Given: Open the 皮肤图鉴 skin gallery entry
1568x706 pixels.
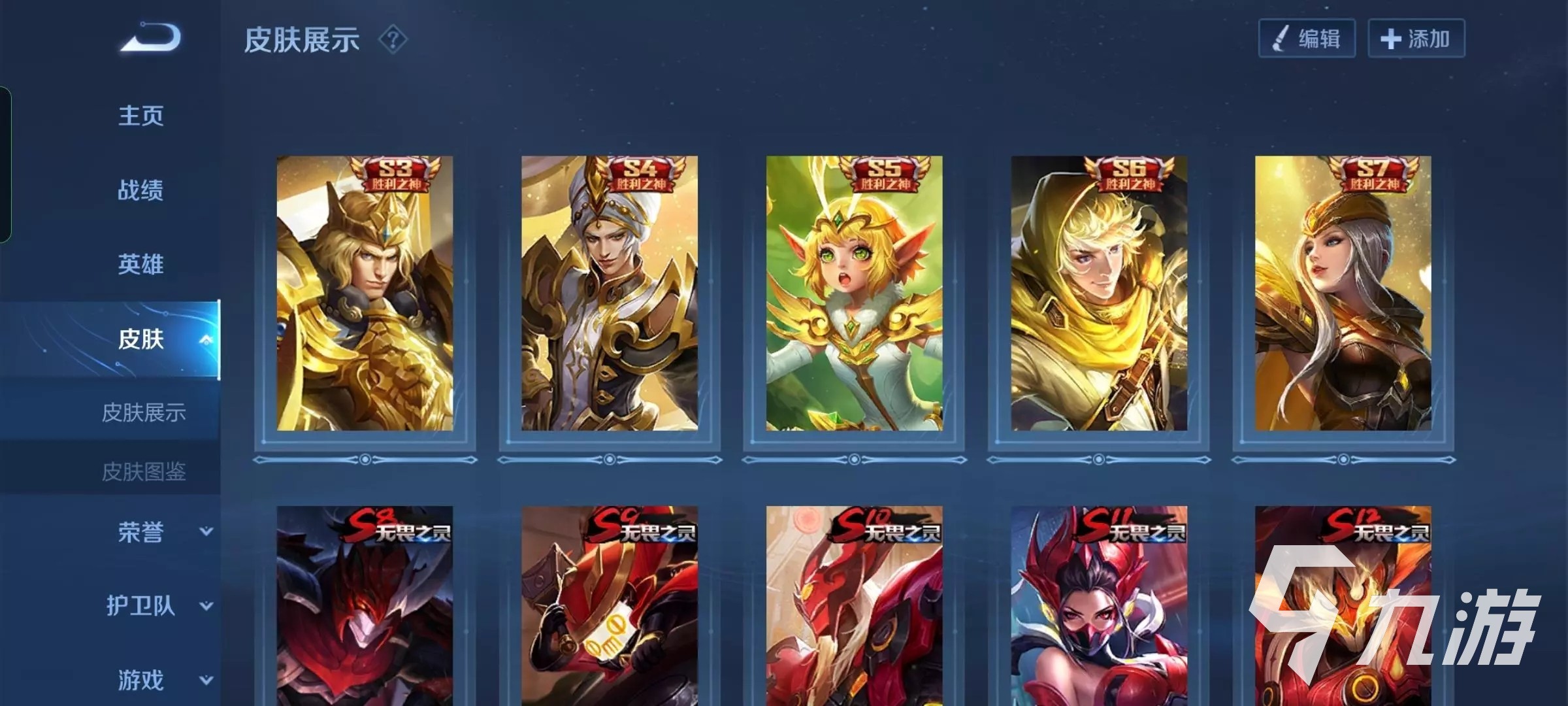Looking at the screenshot, I should tap(144, 471).
